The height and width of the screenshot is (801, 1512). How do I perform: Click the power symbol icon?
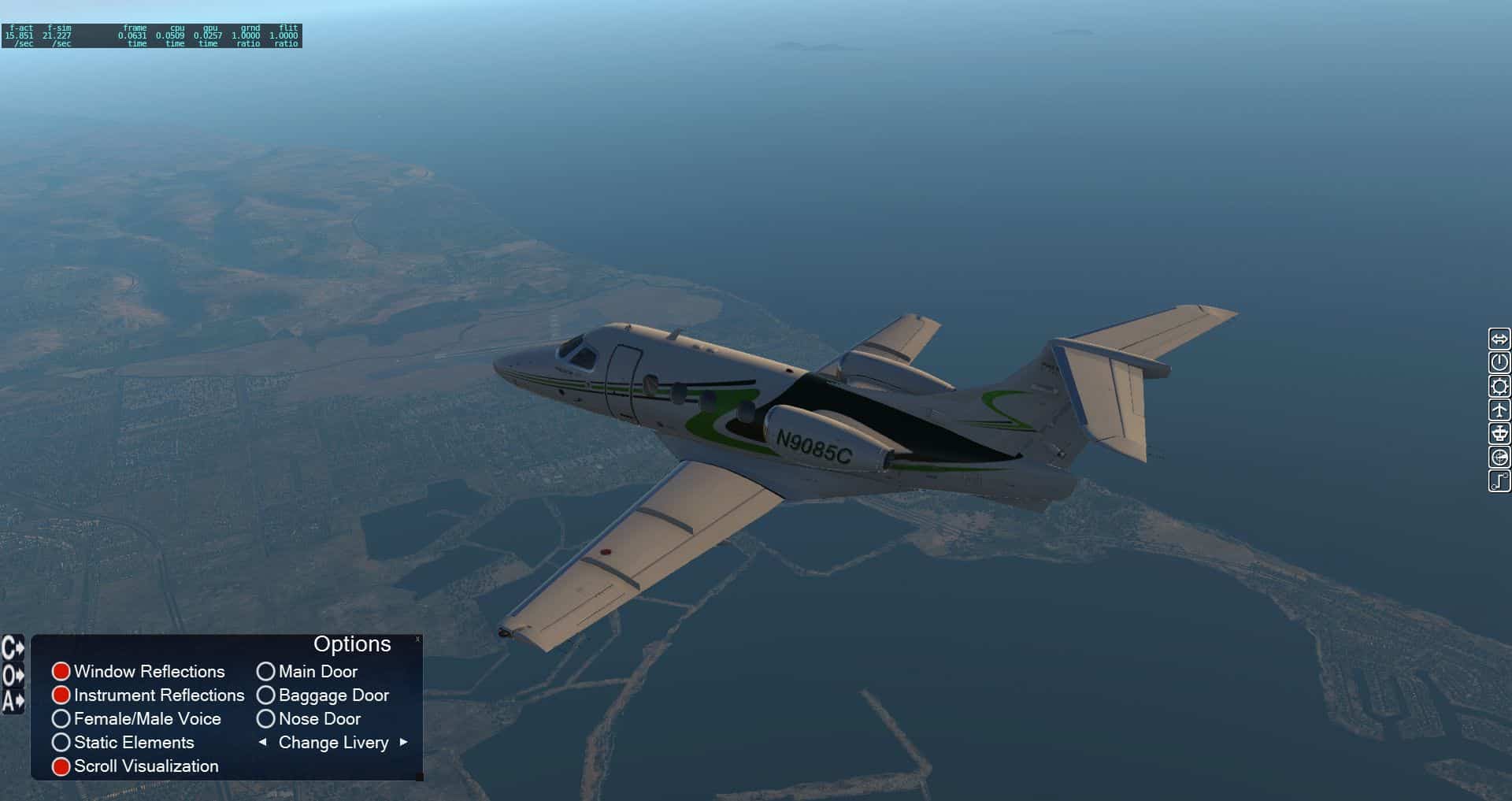(x=1499, y=362)
